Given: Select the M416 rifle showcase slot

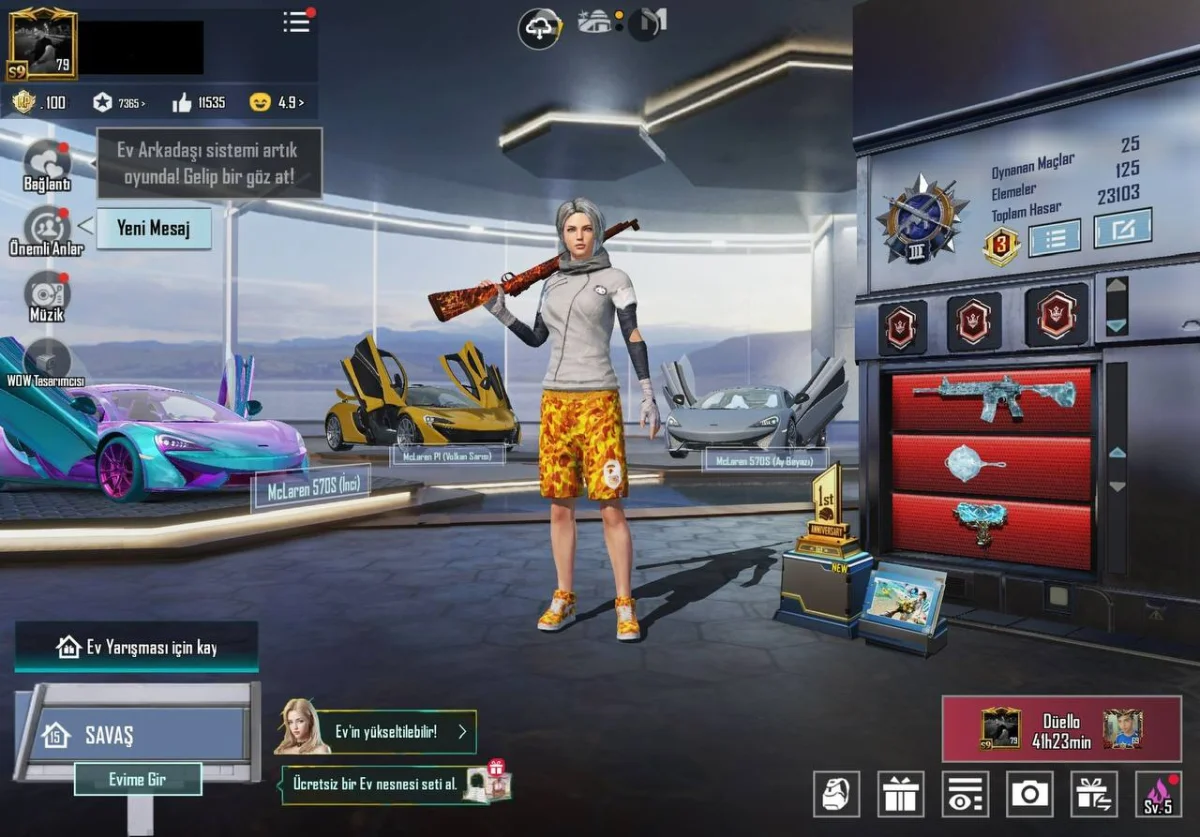Looking at the screenshot, I should 991,399.
